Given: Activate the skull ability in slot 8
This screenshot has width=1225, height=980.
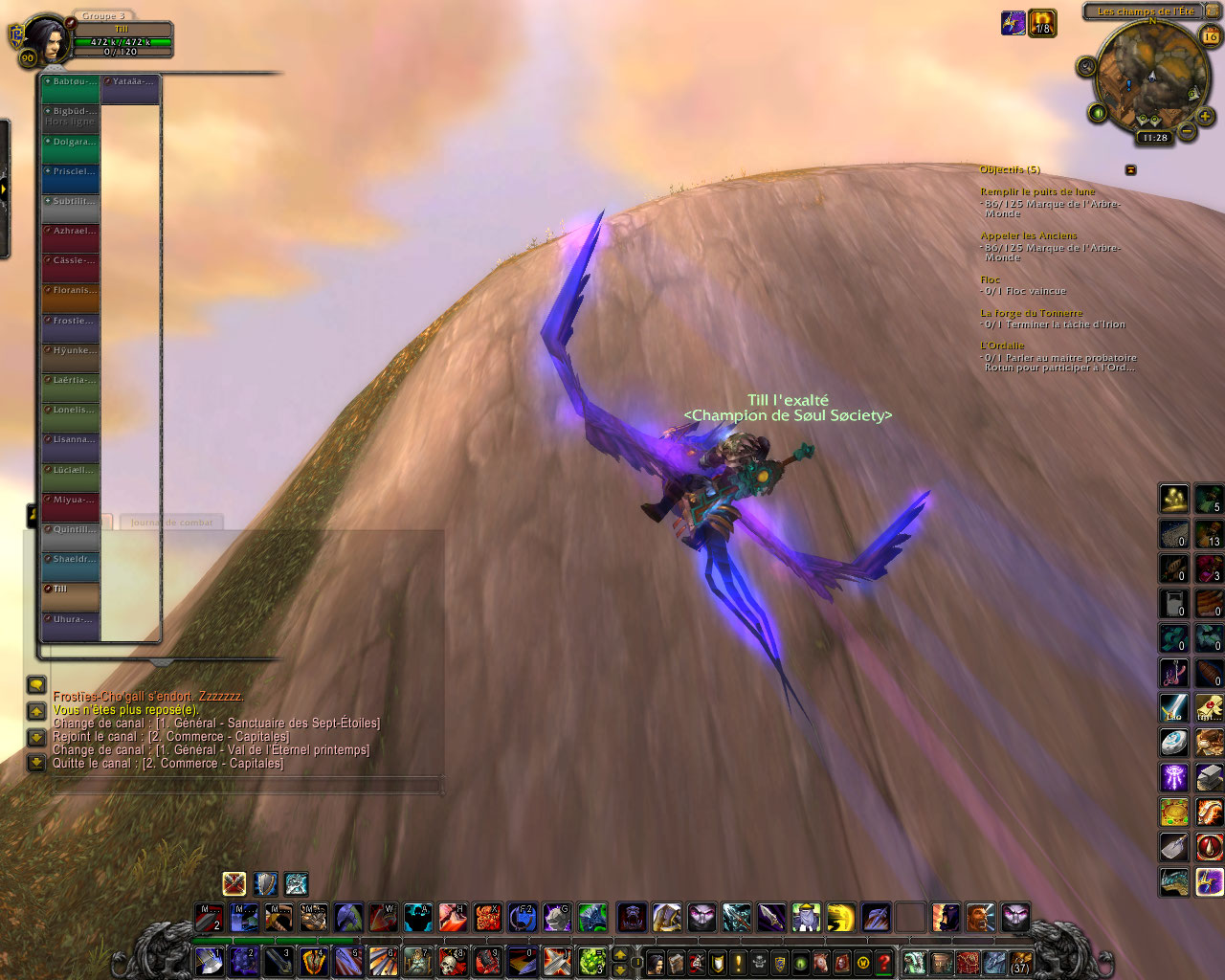Looking at the screenshot, I should [450, 960].
